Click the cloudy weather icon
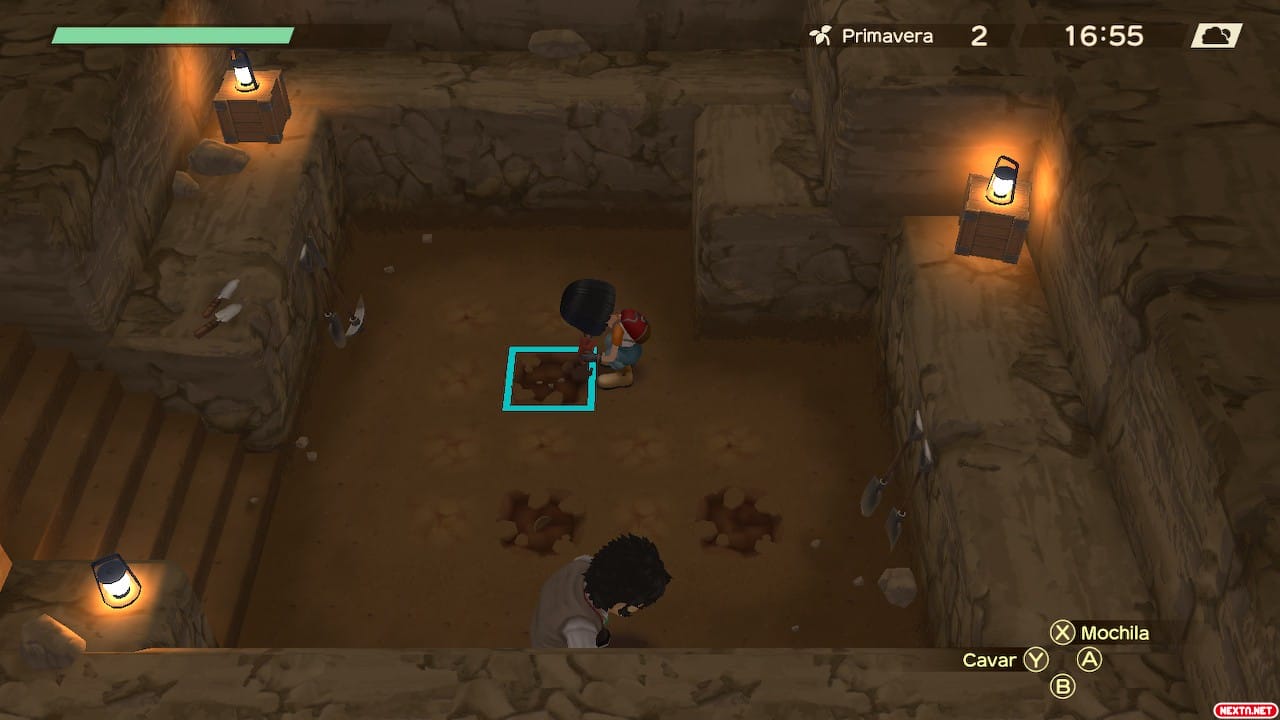Screen dimensions: 1280x720 pyautogui.click(x=1216, y=36)
